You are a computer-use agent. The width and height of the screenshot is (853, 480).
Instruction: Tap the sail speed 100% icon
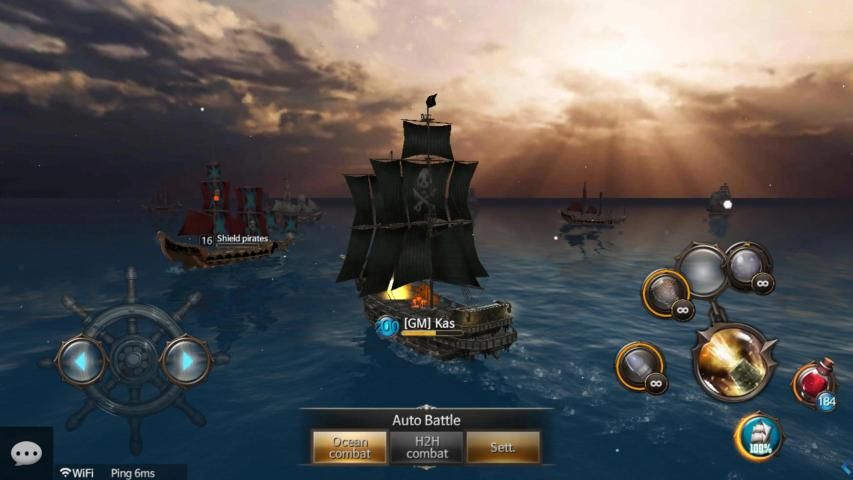click(759, 437)
